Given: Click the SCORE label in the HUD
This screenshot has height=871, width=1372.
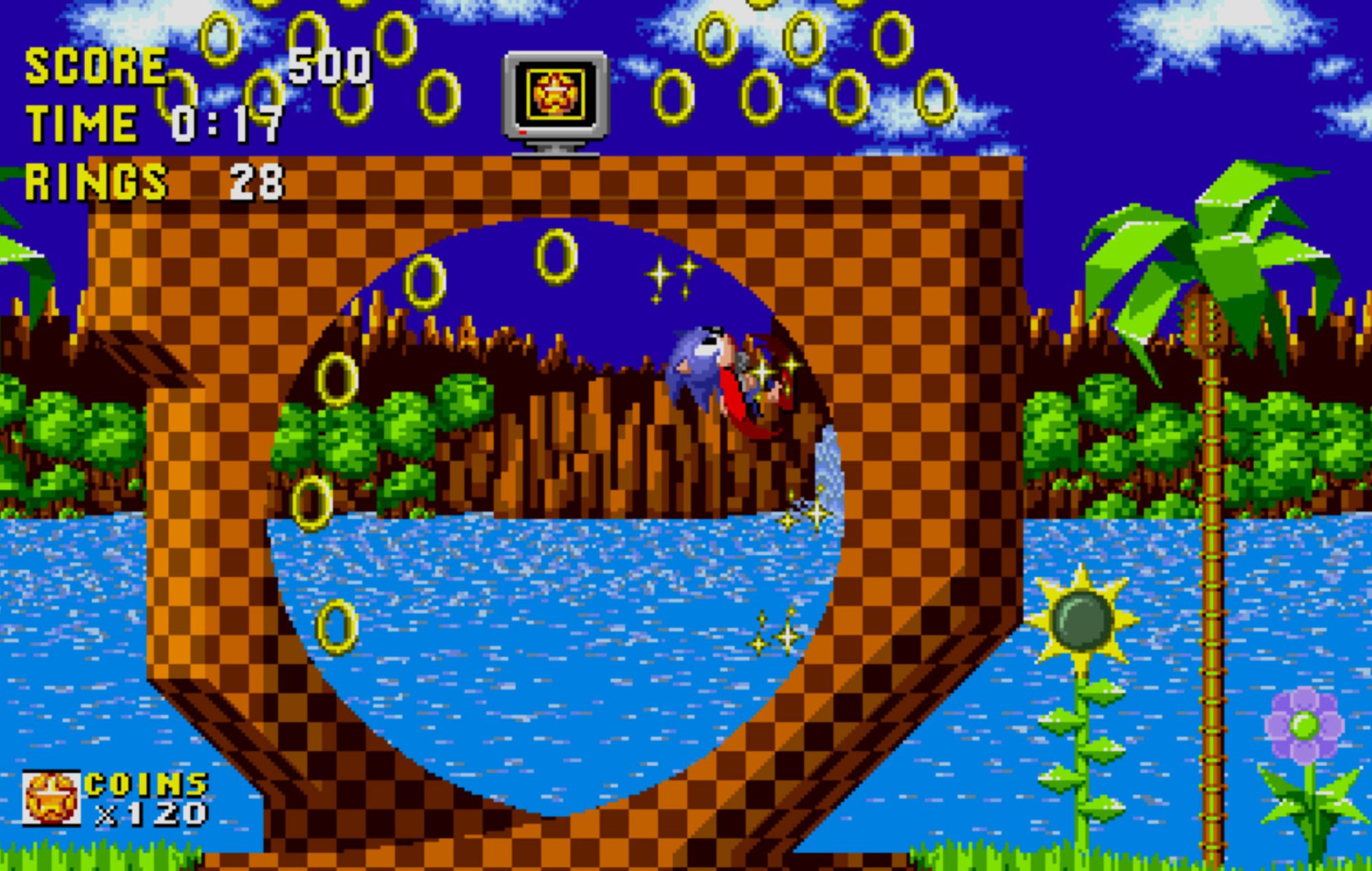Looking at the screenshot, I should [x=93, y=65].
